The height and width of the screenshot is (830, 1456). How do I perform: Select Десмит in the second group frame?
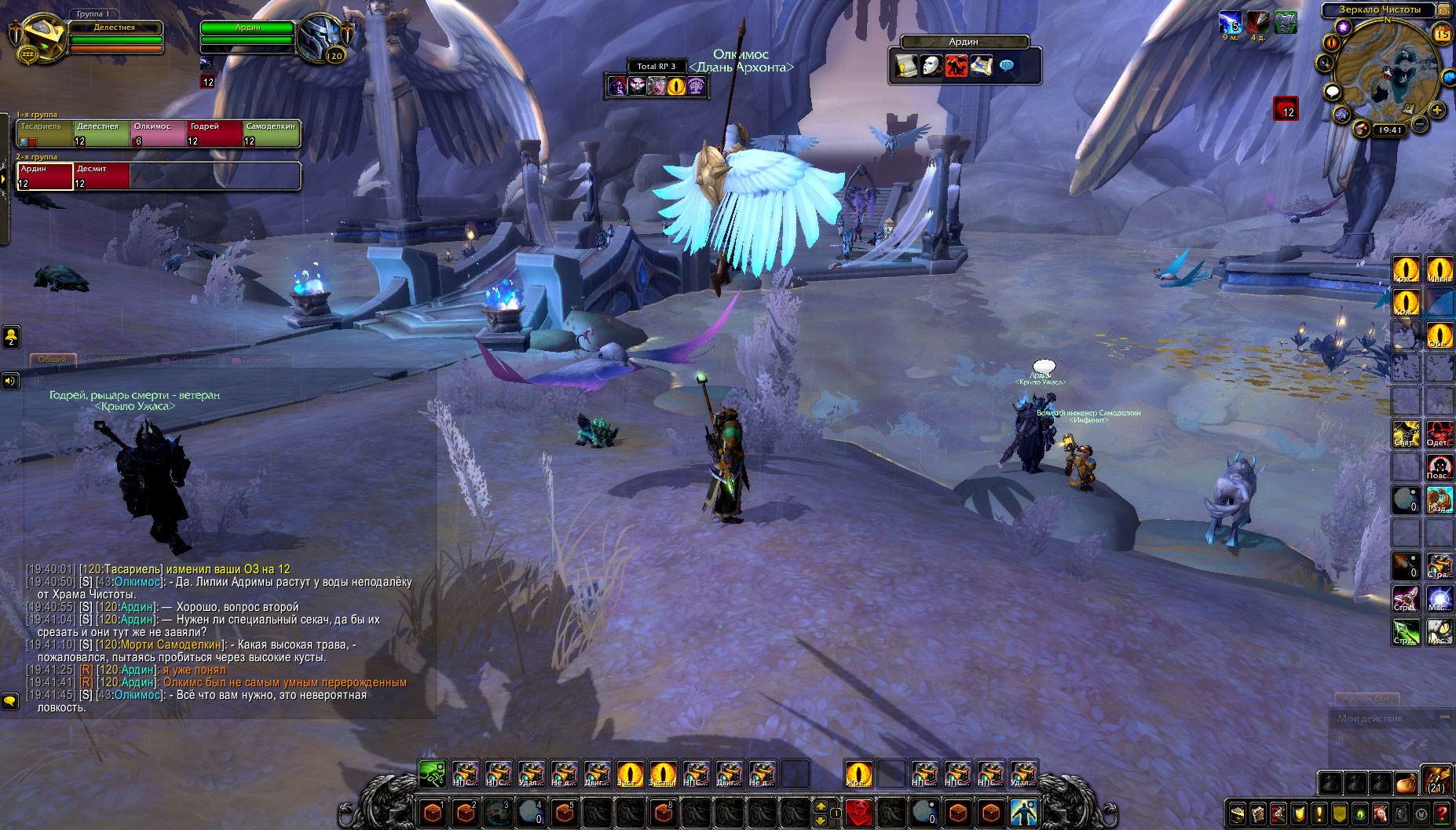(101, 176)
